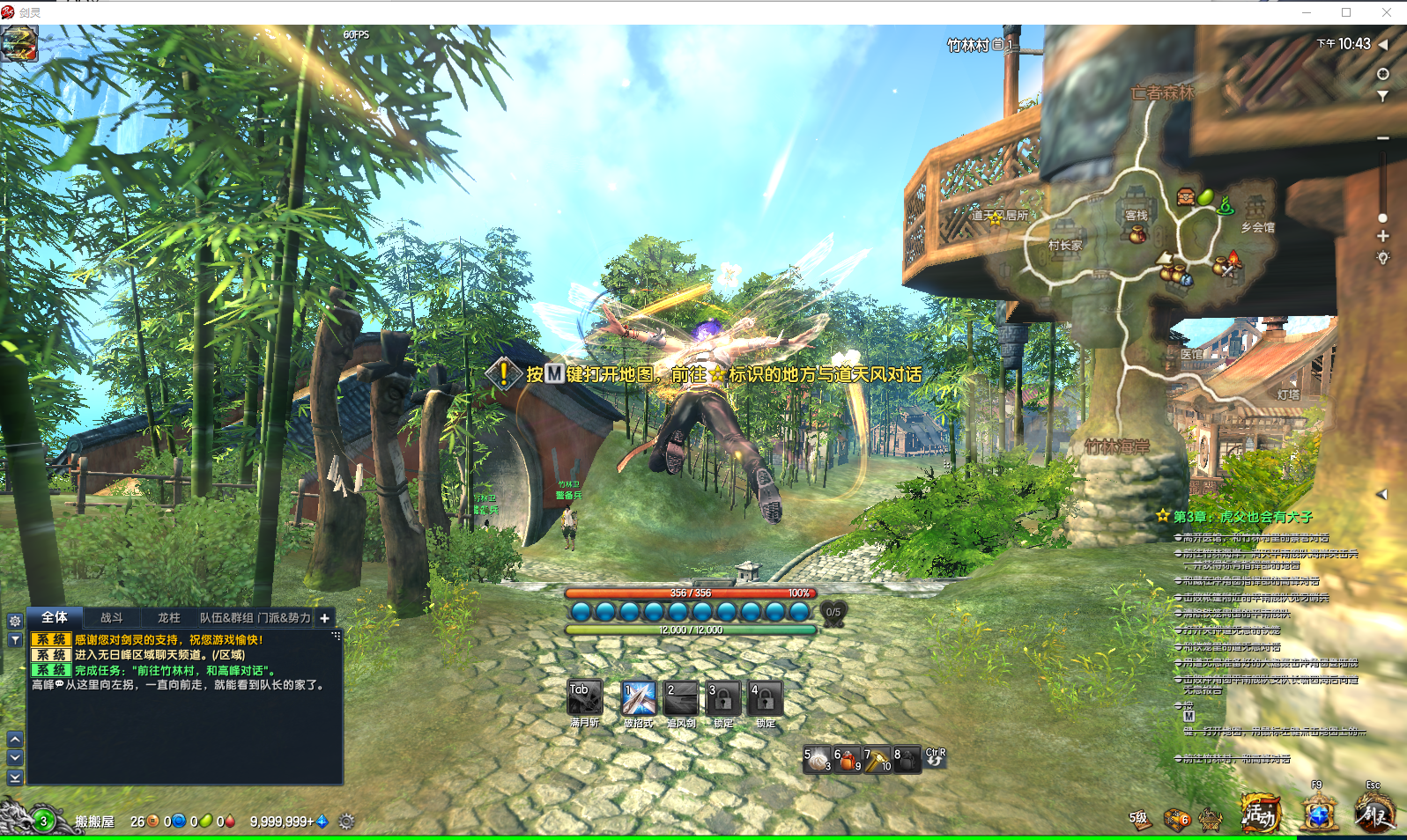1407x840 pixels.
Task: Open the map filter funnel icon
Action: pyautogui.click(x=1383, y=96)
